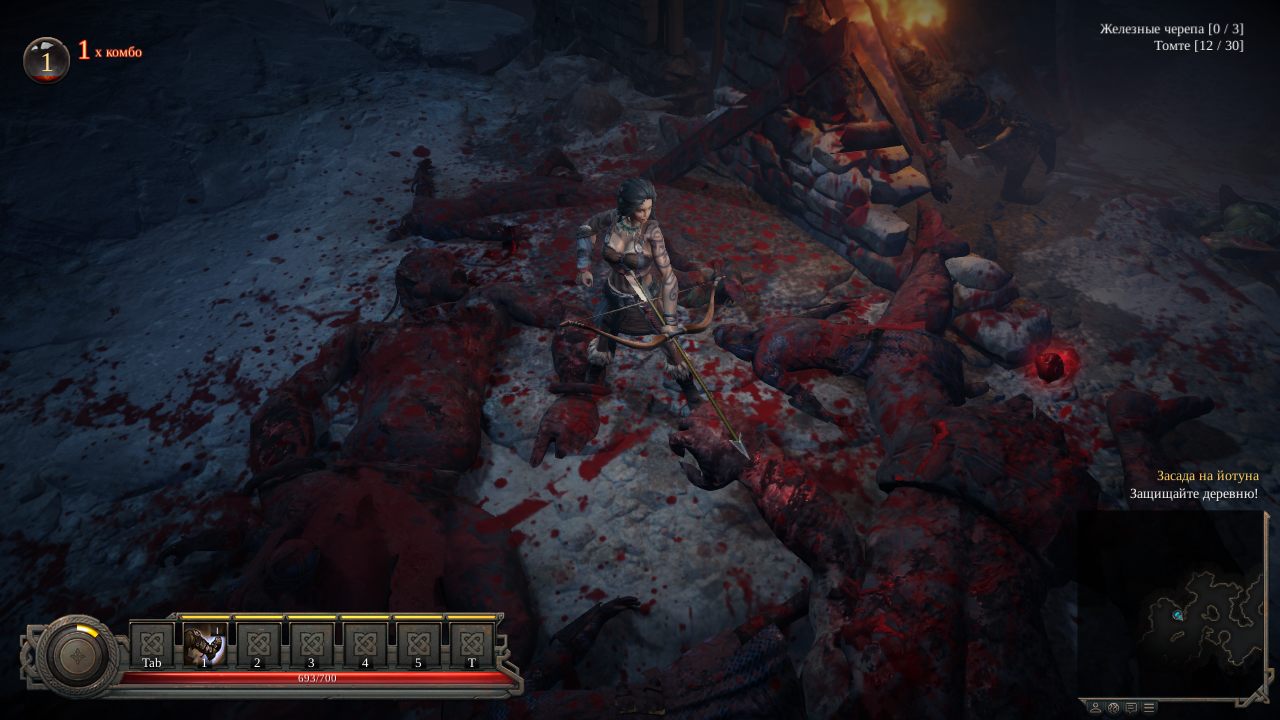Image resolution: width=1280 pixels, height=720 pixels.
Task: Click the quest title 'Засада на йотуна'
Action: coord(1207,476)
